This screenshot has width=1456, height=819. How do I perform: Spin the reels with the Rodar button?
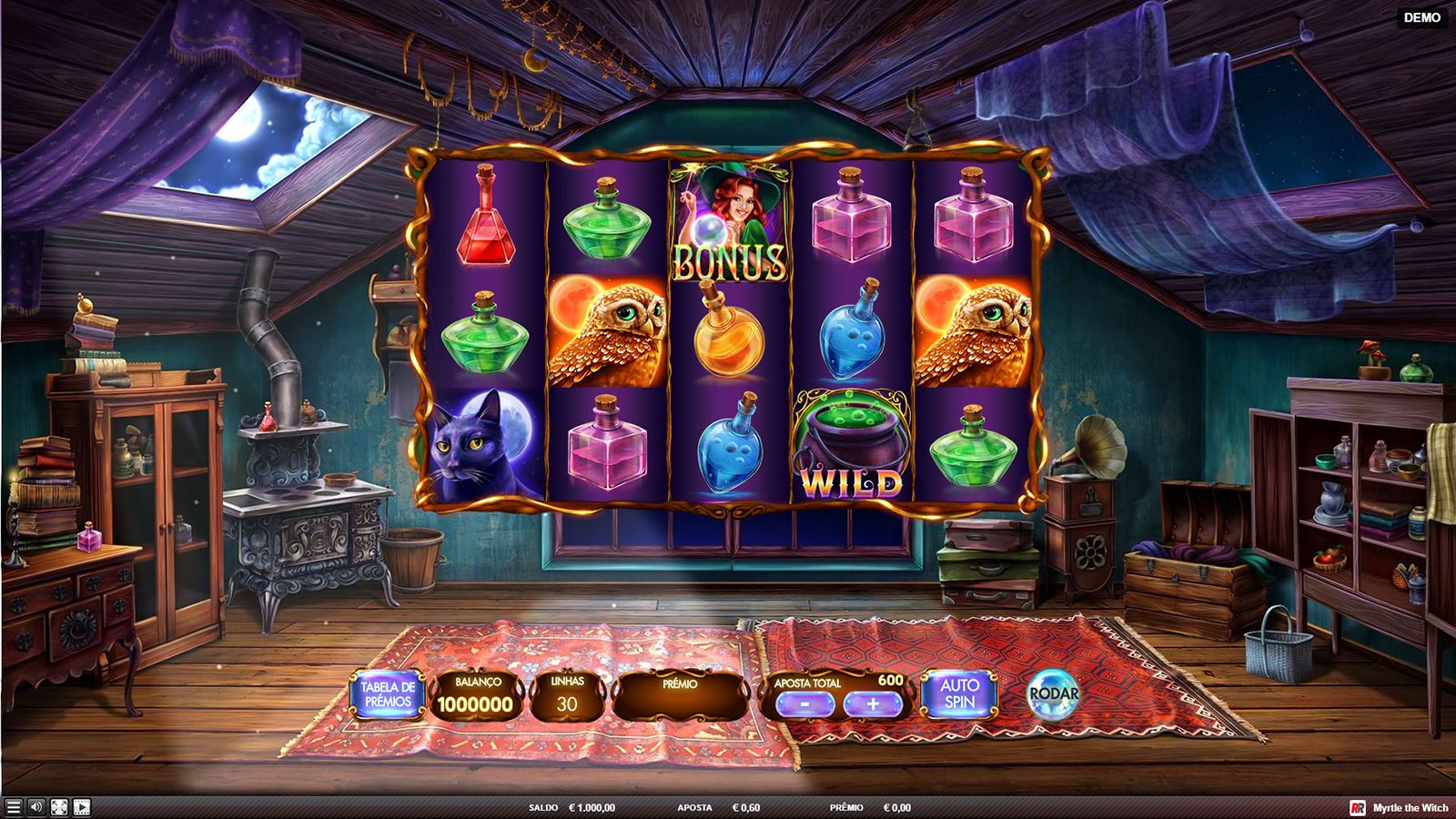(1053, 694)
